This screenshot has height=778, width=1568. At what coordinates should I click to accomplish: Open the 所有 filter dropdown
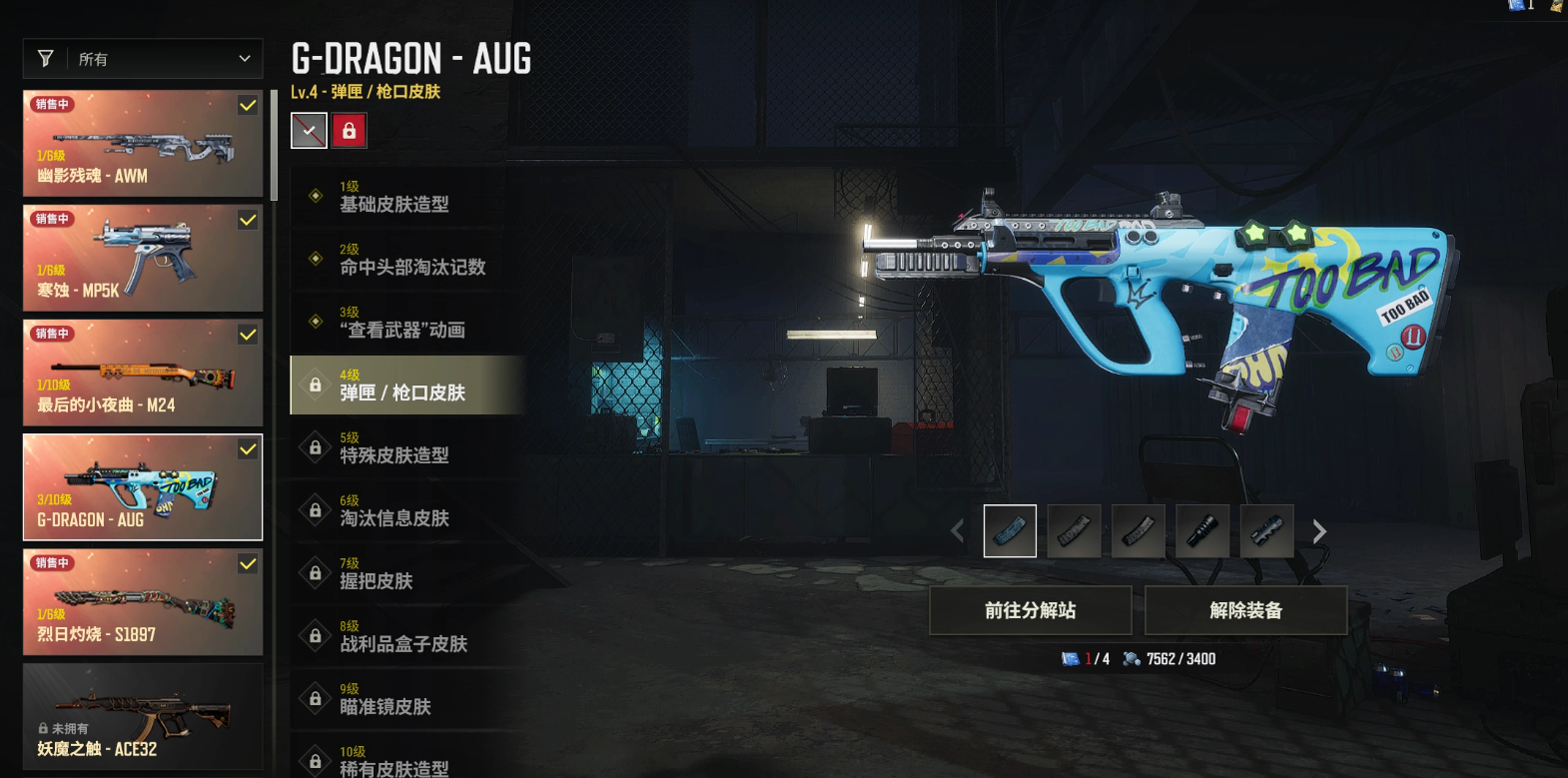(143, 59)
